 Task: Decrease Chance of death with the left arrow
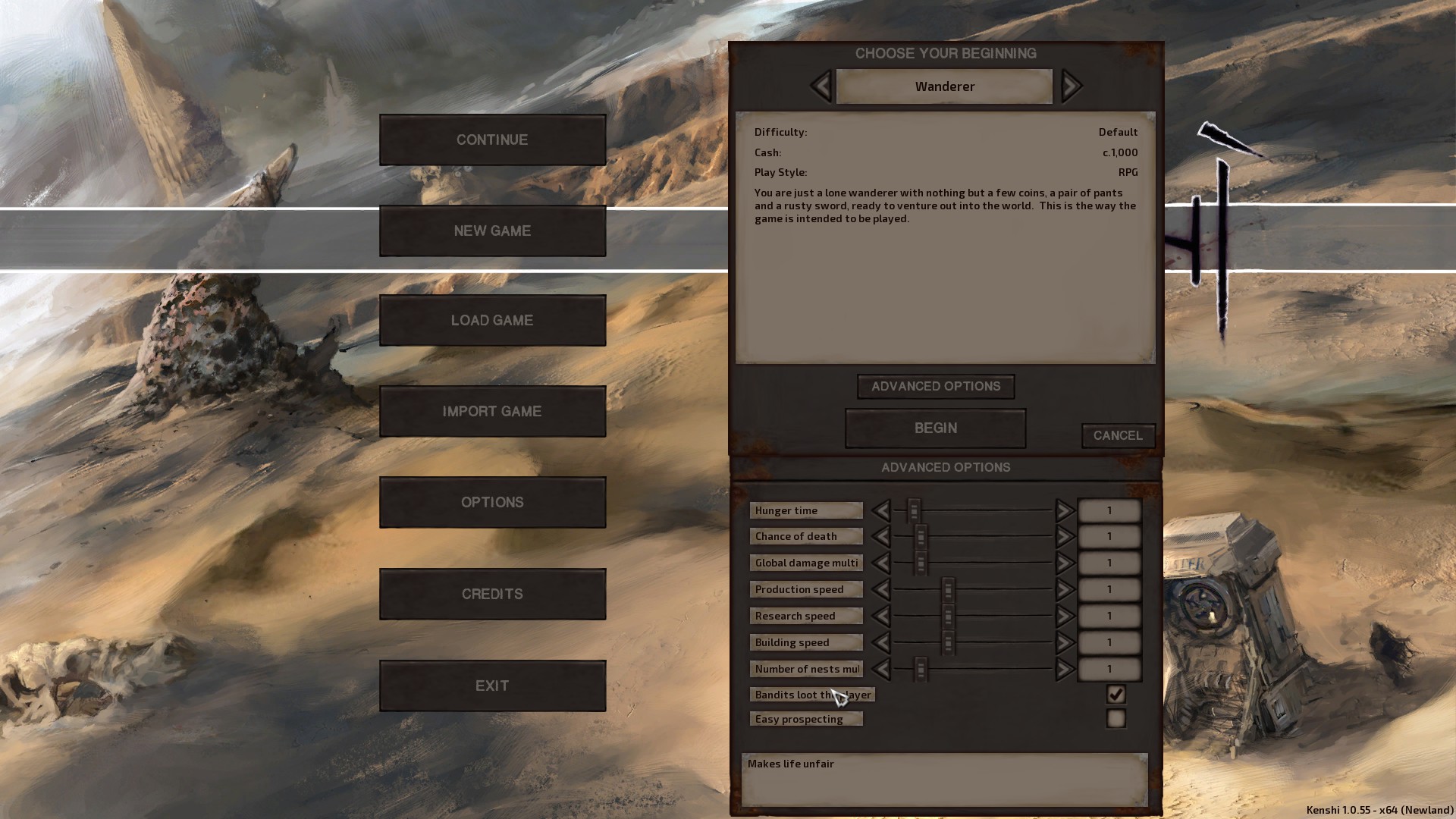[882, 536]
